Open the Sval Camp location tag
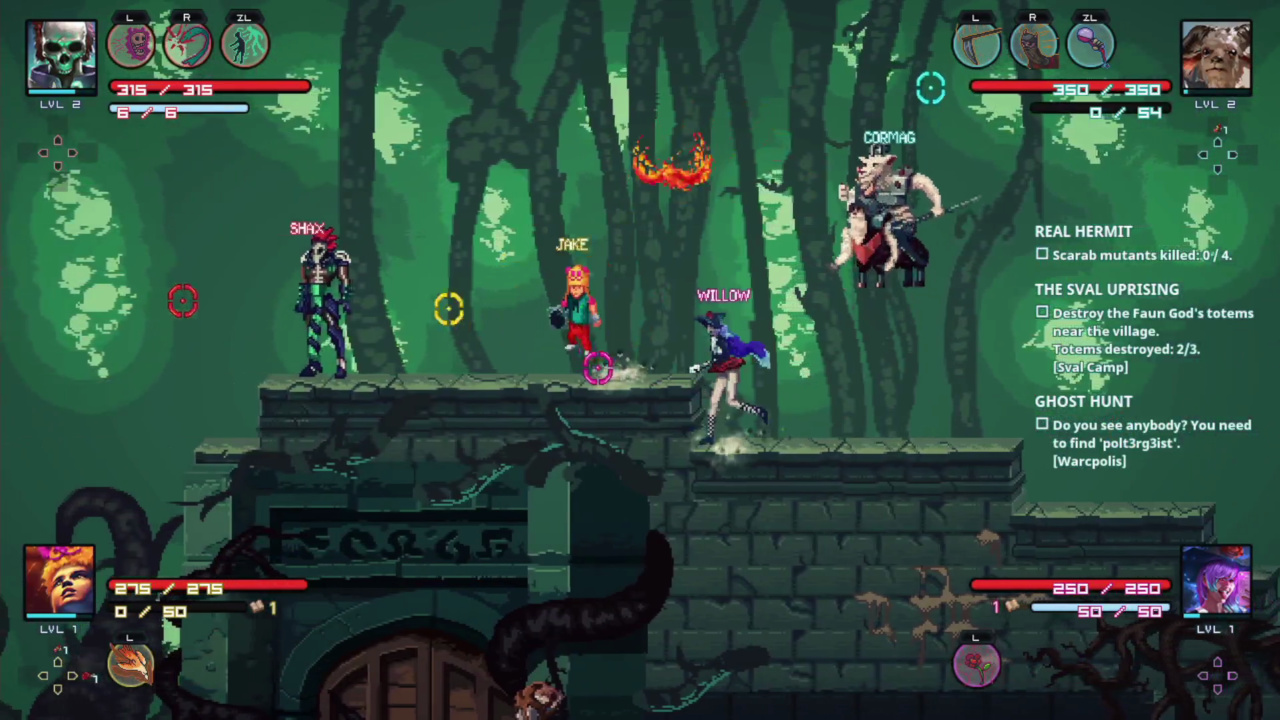 tap(1090, 367)
